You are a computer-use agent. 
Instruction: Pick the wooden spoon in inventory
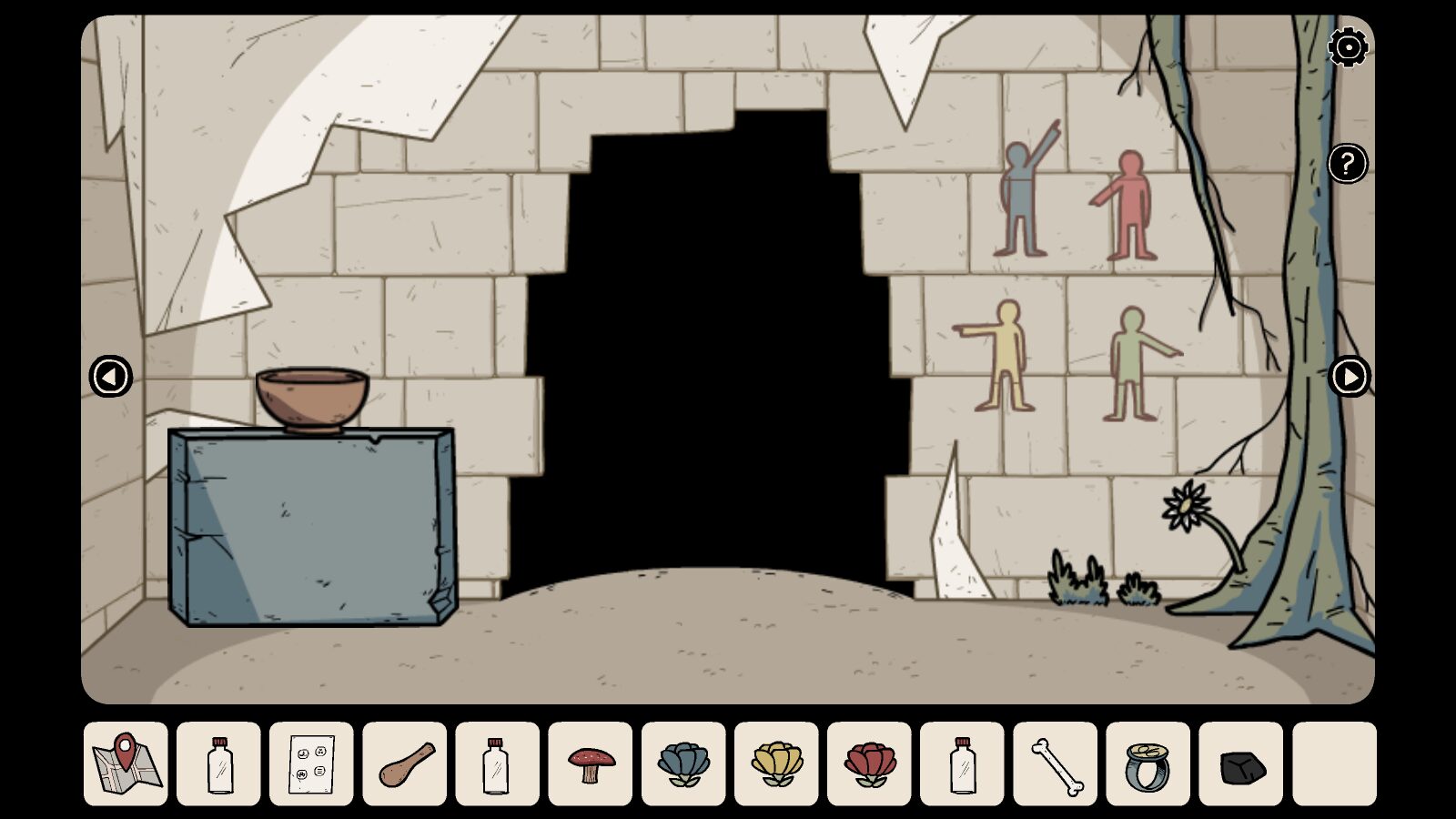[x=405, y=763]
